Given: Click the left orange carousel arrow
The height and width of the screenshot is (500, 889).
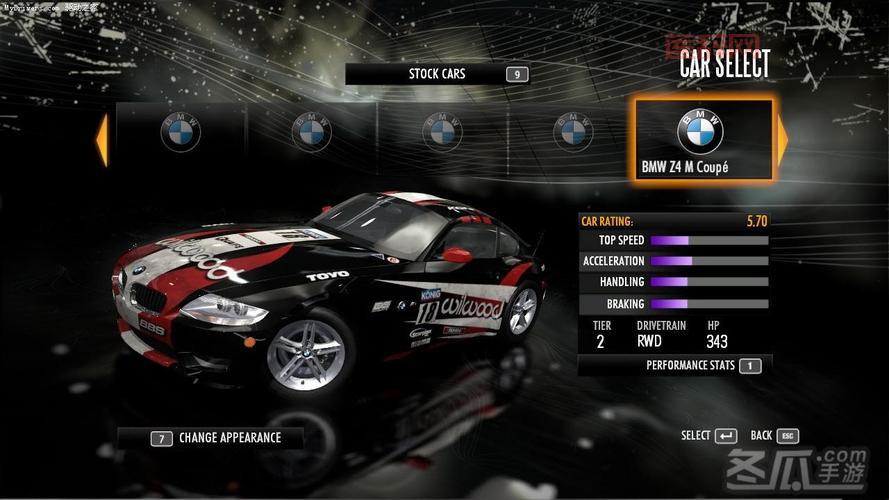Looking at the screenshot, I should point(101,140).
